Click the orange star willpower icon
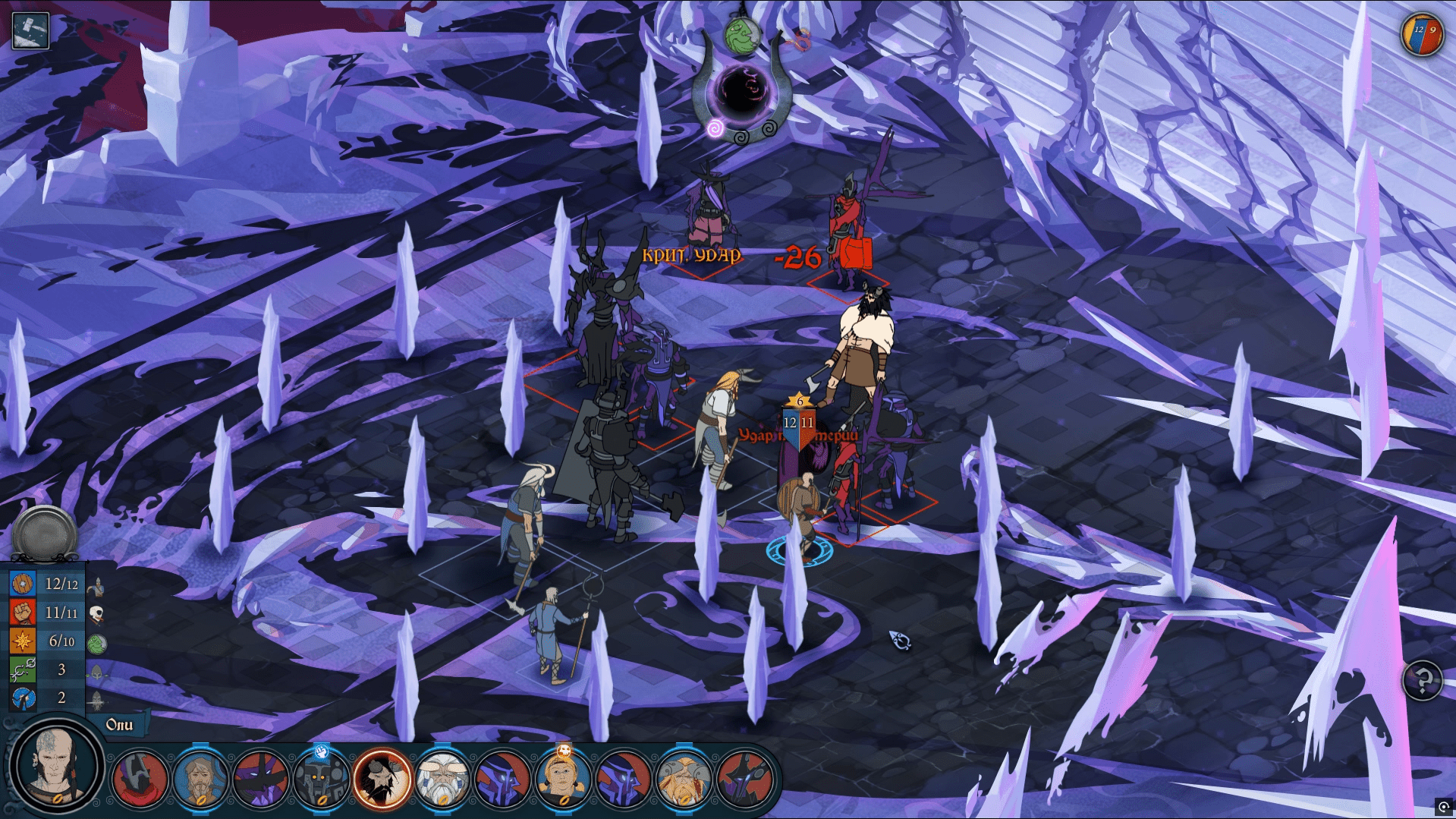Viewport: 1456px width, 819px height. click(23, 641)
